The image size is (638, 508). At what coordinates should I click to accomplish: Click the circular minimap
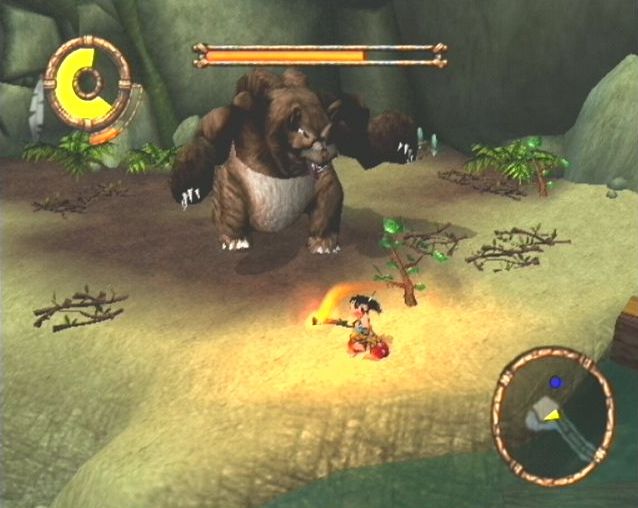[x=553, y=415]
